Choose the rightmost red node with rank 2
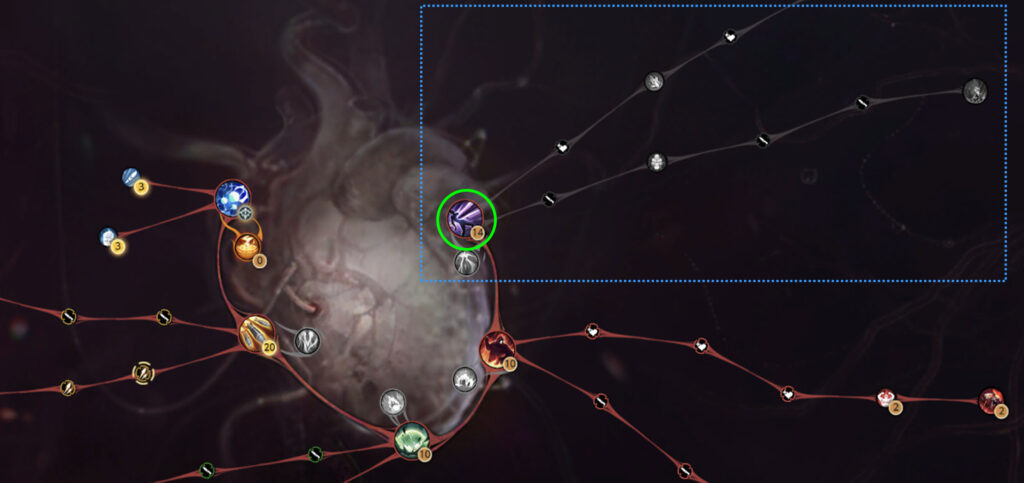Viewport: 1024px width, 483px height. (990, 400)
